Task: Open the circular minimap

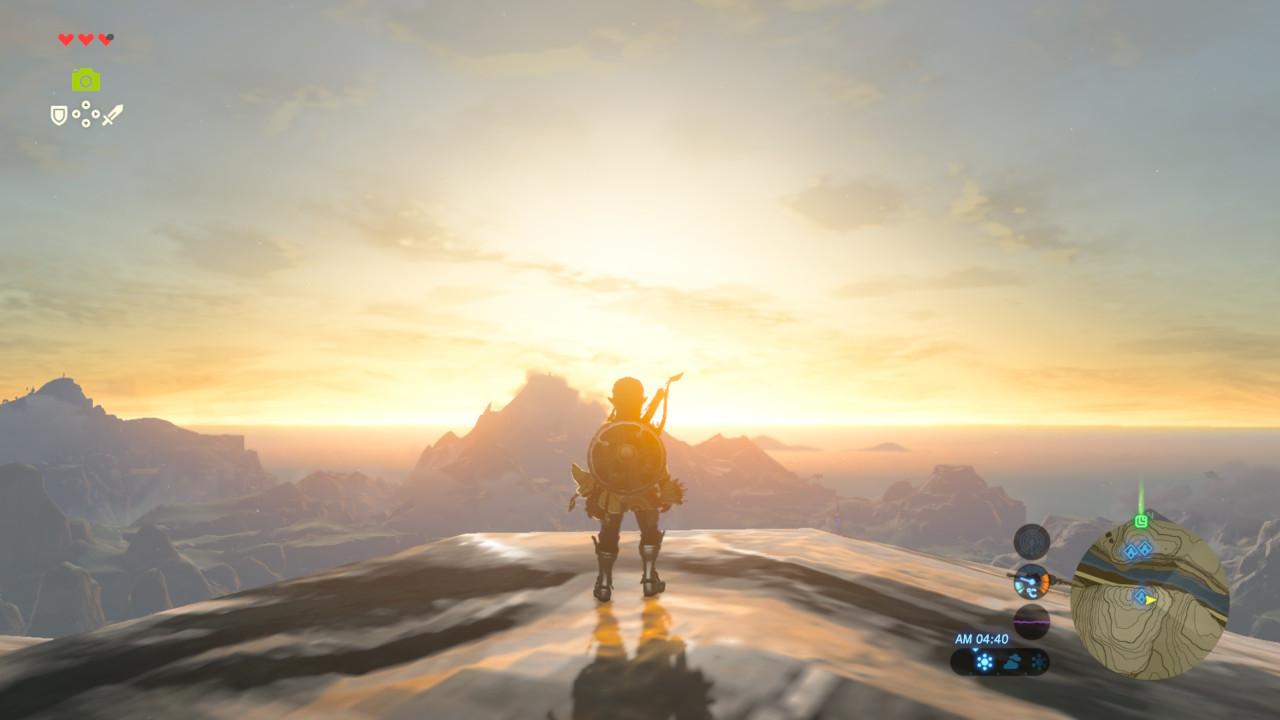Action: point(1149,600)
